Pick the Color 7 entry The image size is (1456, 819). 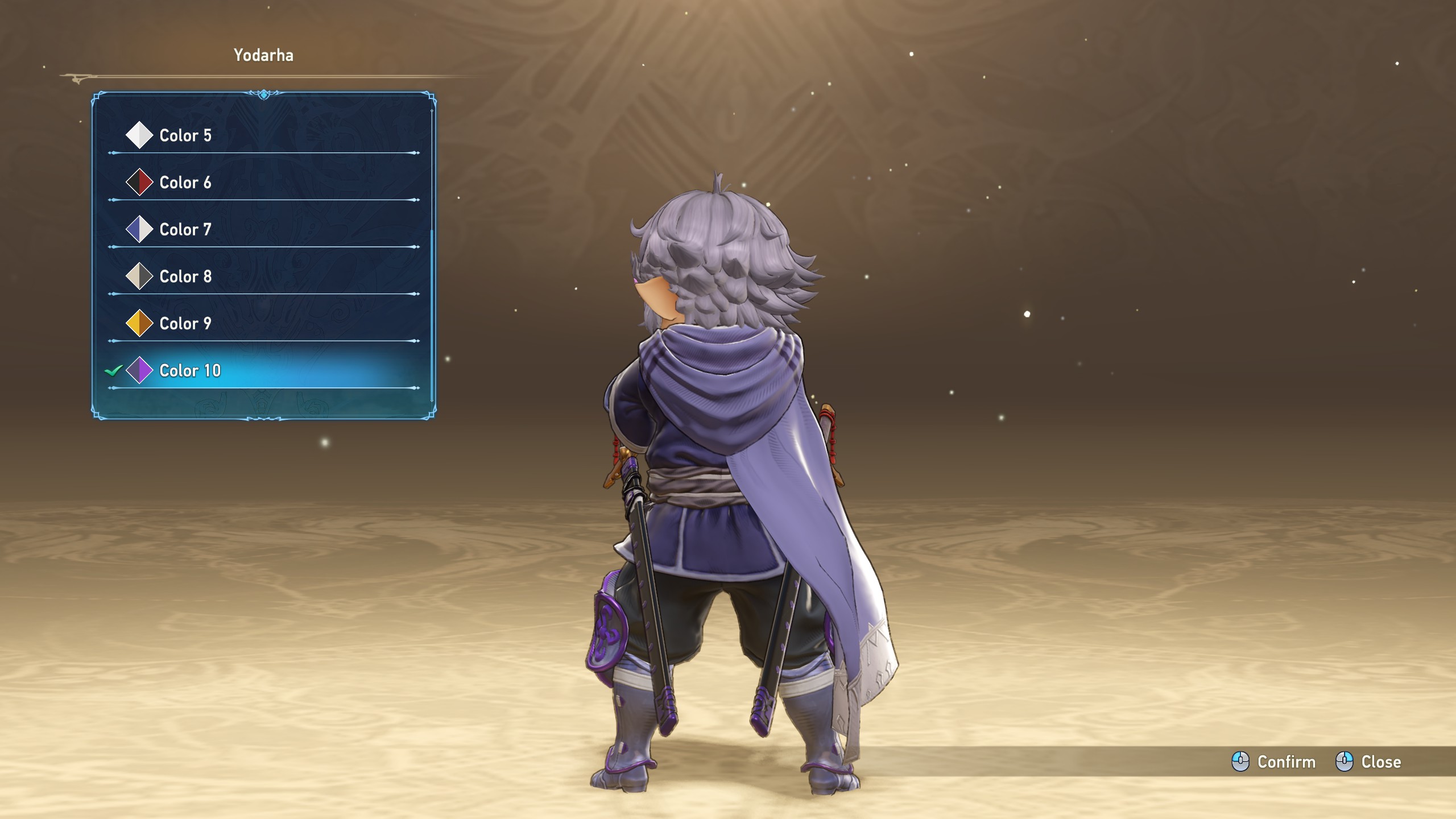tap(185, 230)
